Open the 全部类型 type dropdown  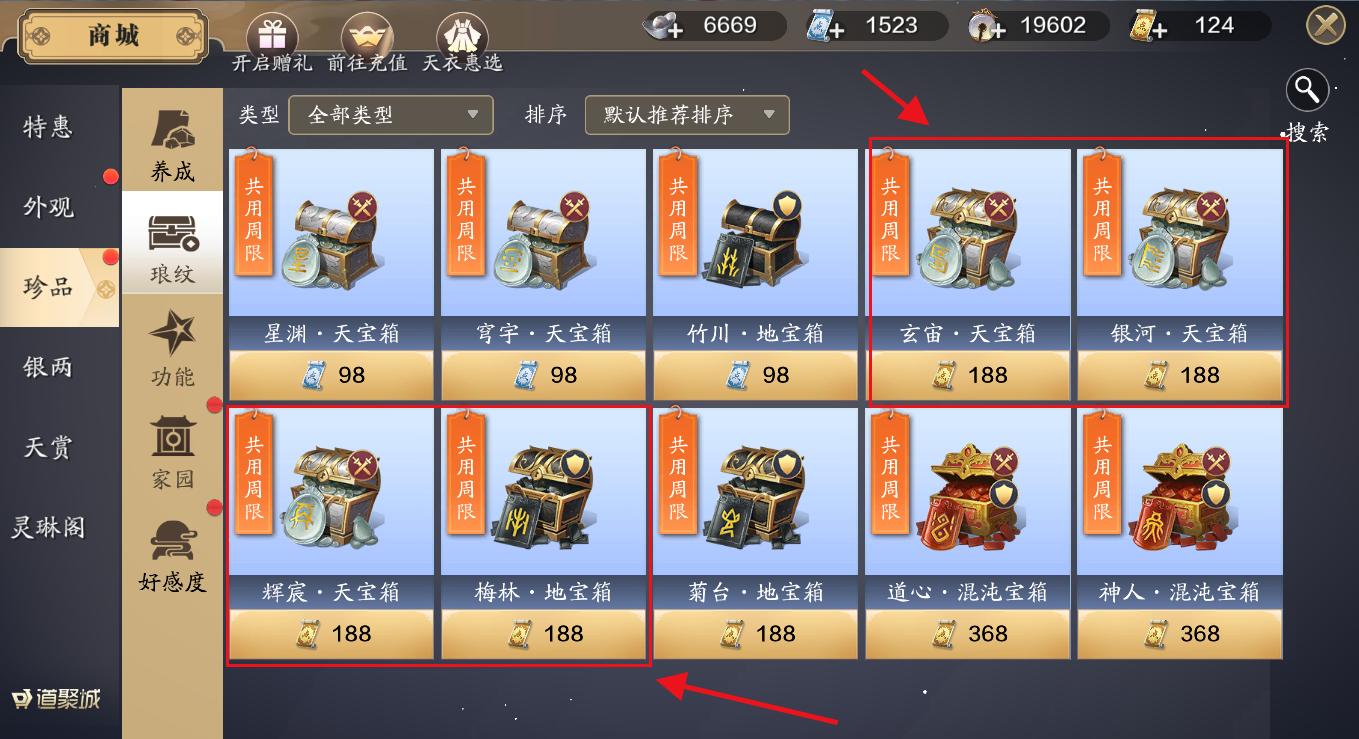pos(390,115)
